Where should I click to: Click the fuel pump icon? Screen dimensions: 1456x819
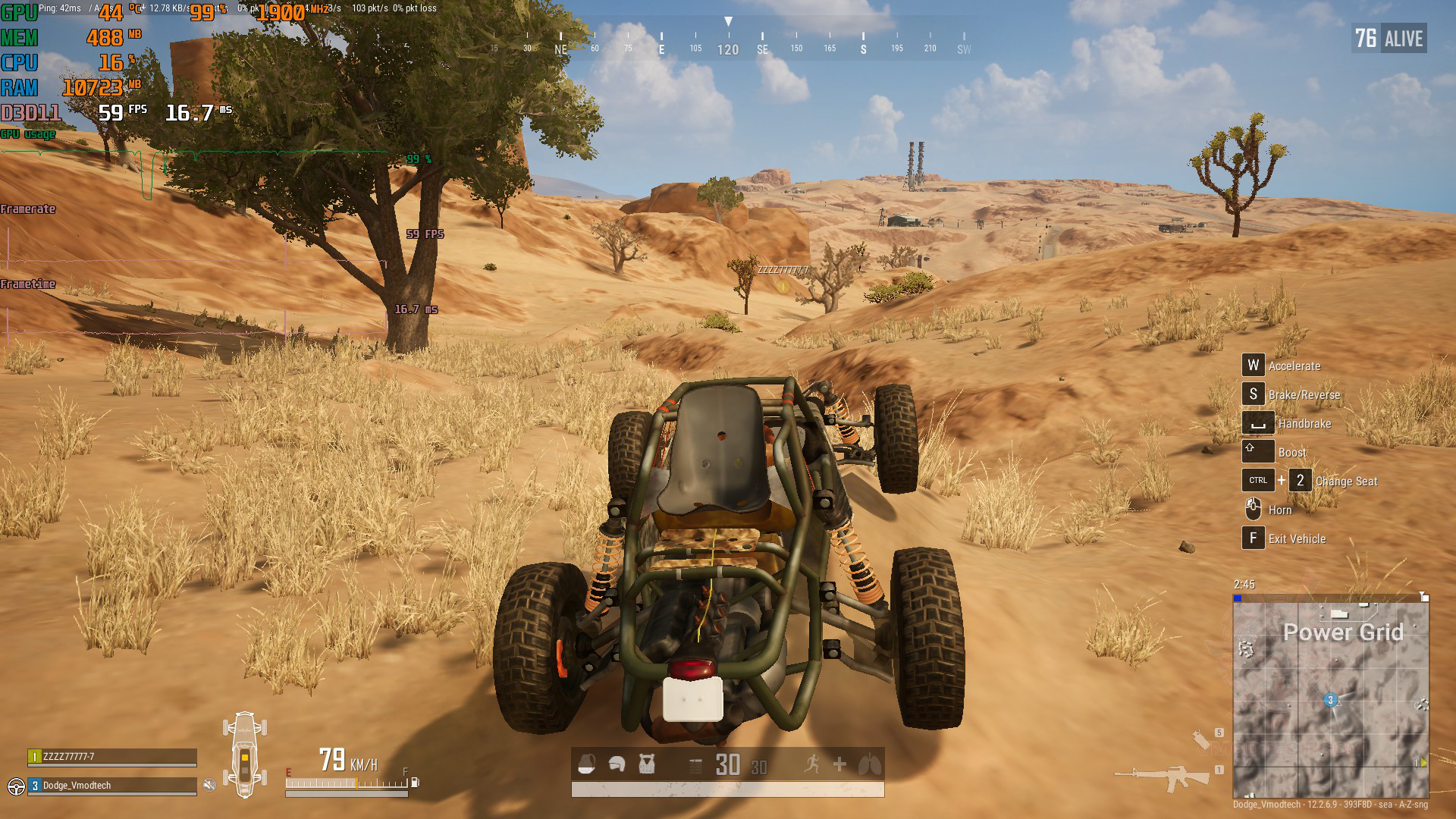(x=415, y=782)
